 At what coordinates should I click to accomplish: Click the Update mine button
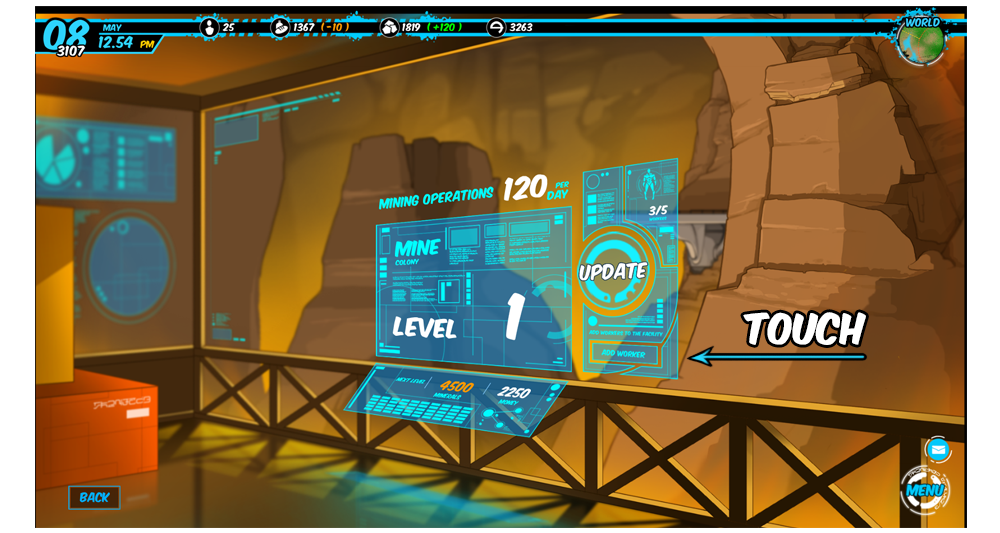[x=613, y=272]
